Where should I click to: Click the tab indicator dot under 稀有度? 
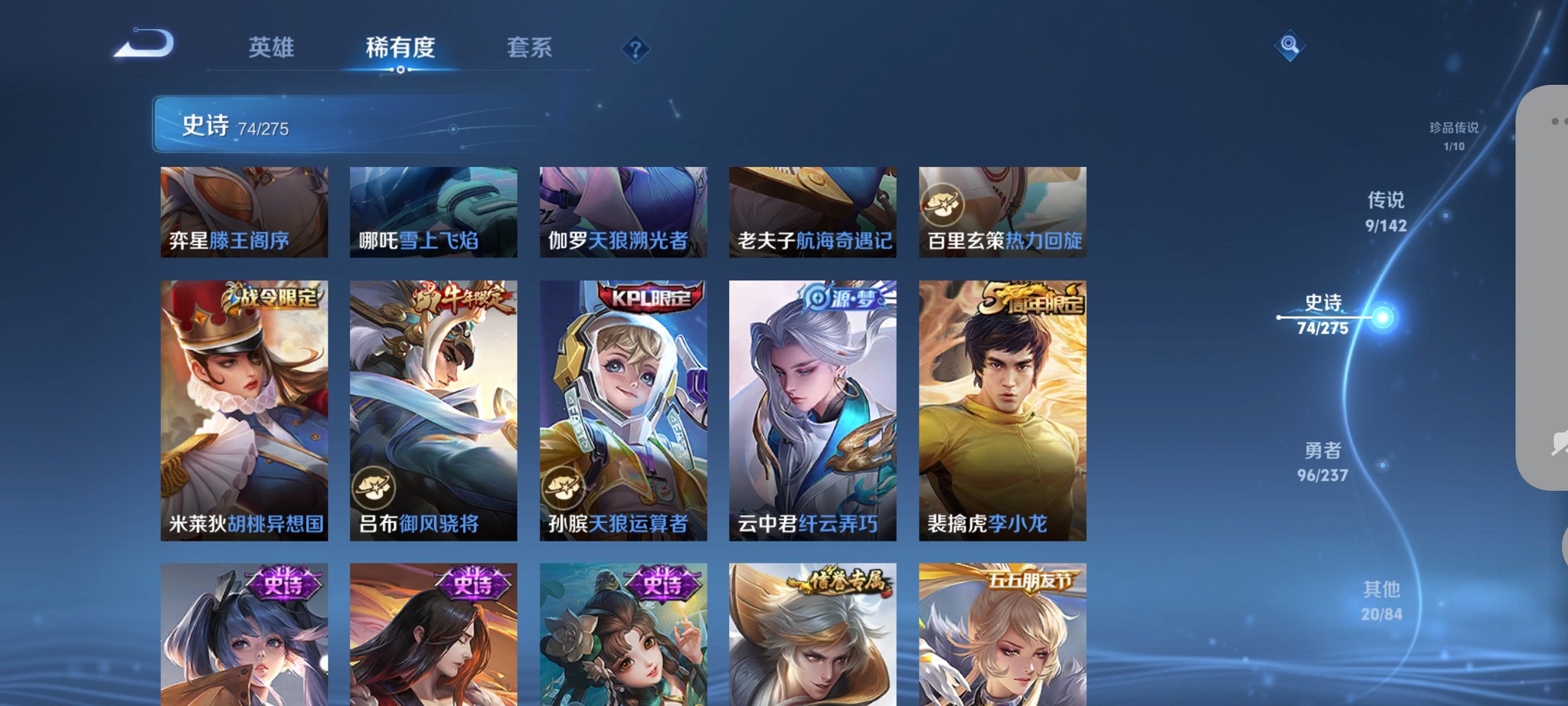401,69
